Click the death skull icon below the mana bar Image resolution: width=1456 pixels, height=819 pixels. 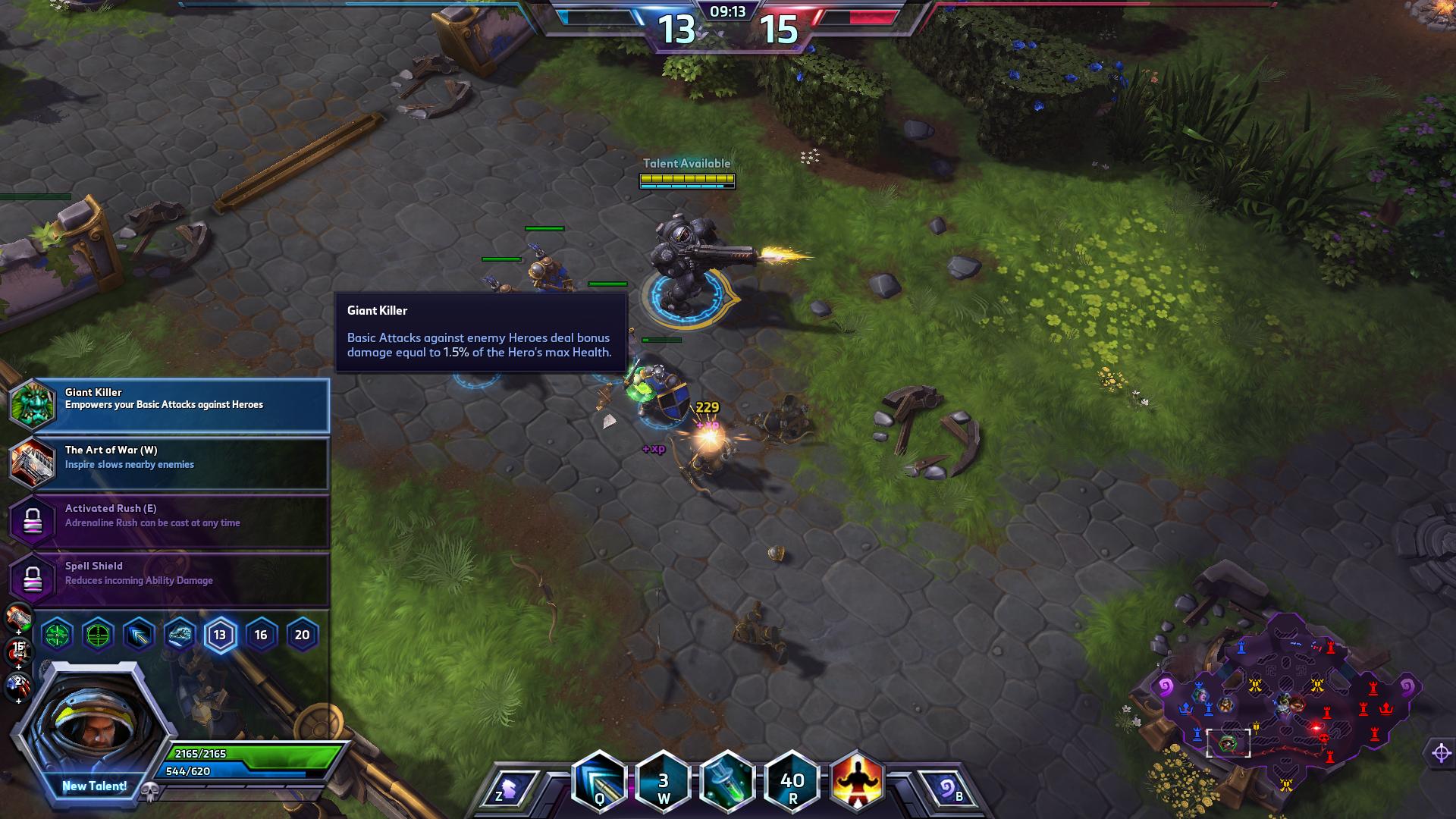[x=149, y=792]
